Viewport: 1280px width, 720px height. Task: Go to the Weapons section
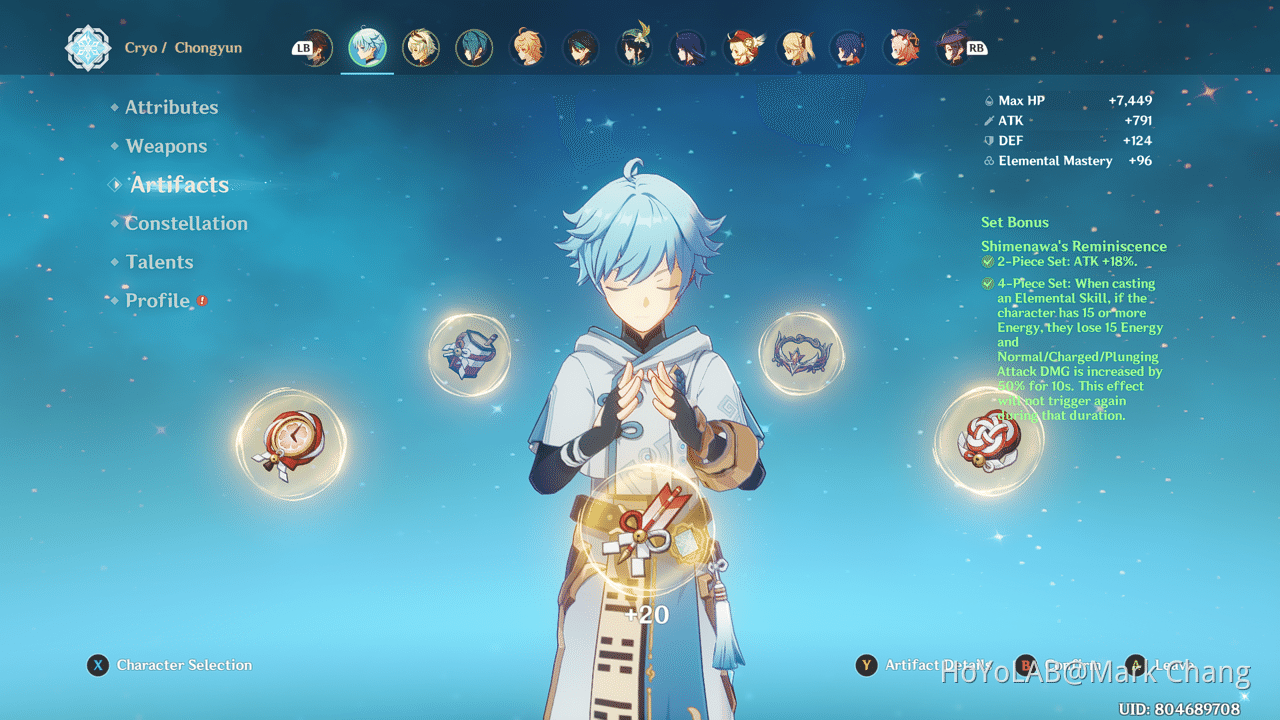[x=166, y=146]
